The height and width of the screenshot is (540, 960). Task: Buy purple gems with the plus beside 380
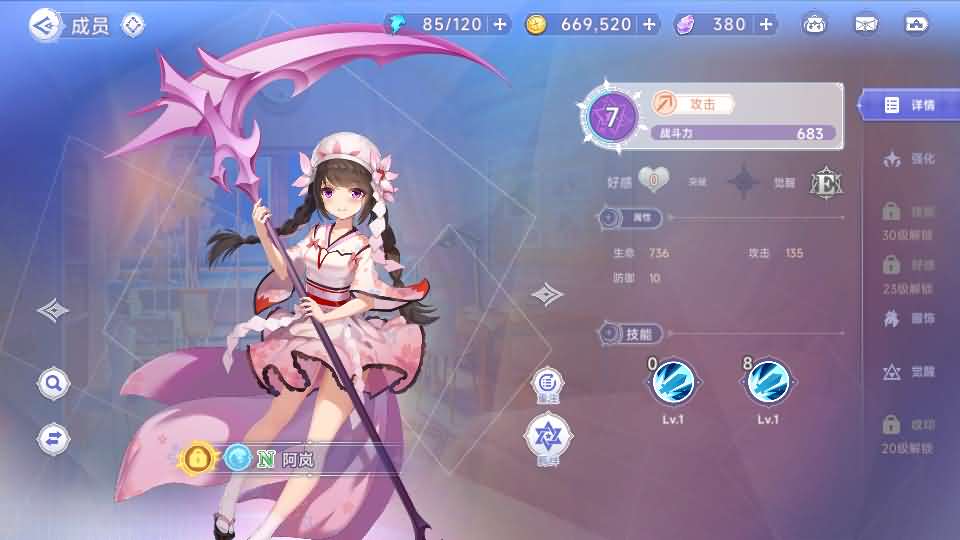click(766, 24)
